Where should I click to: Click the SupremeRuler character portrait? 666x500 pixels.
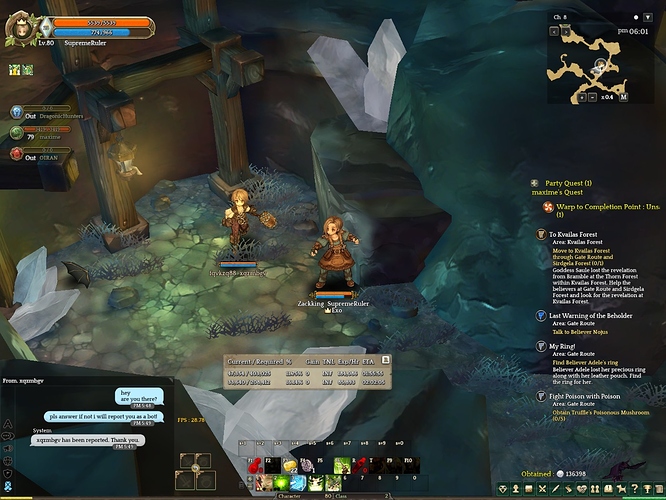tap(19, 30)
